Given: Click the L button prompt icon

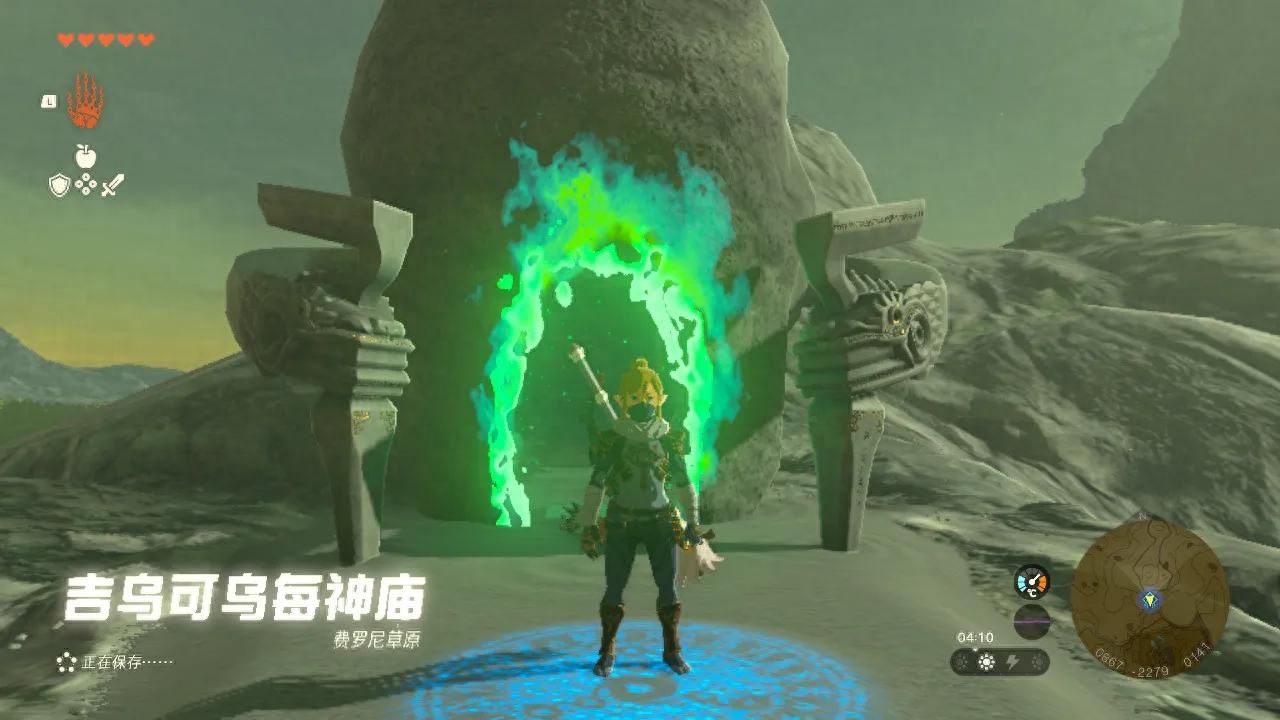Looking at the screenshot, I should coord(48,101).
